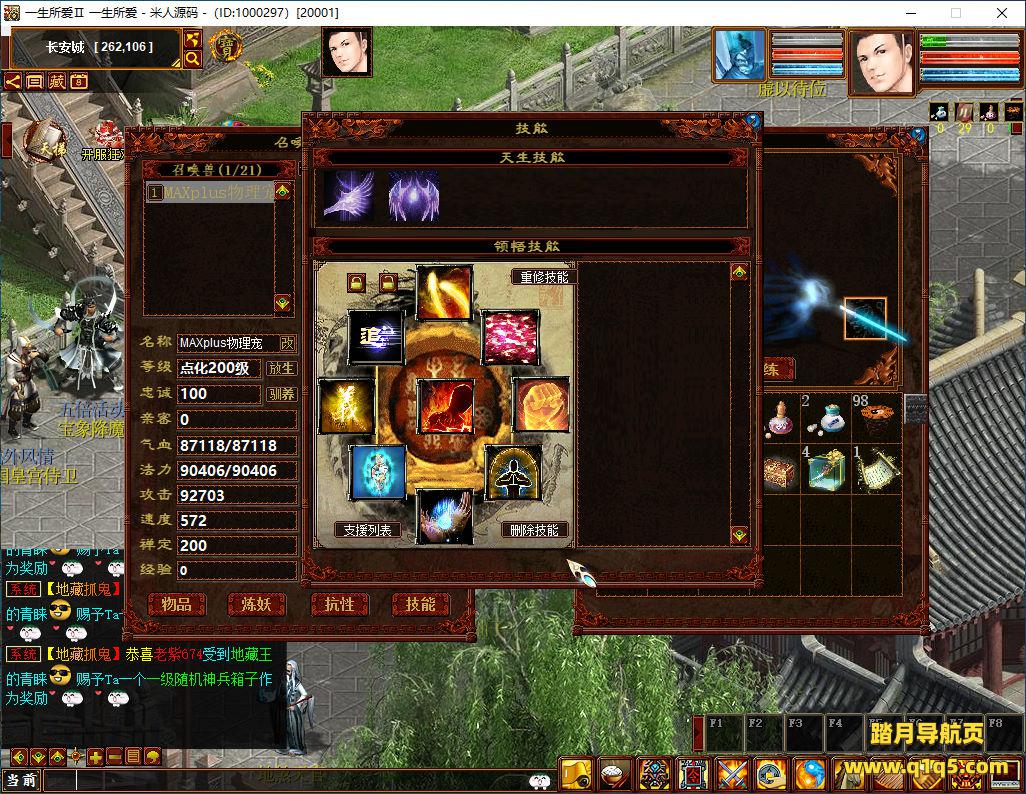Viewport: 1026px width, 794px height.
Task: Open the 物品 items button
Action: 176,604
